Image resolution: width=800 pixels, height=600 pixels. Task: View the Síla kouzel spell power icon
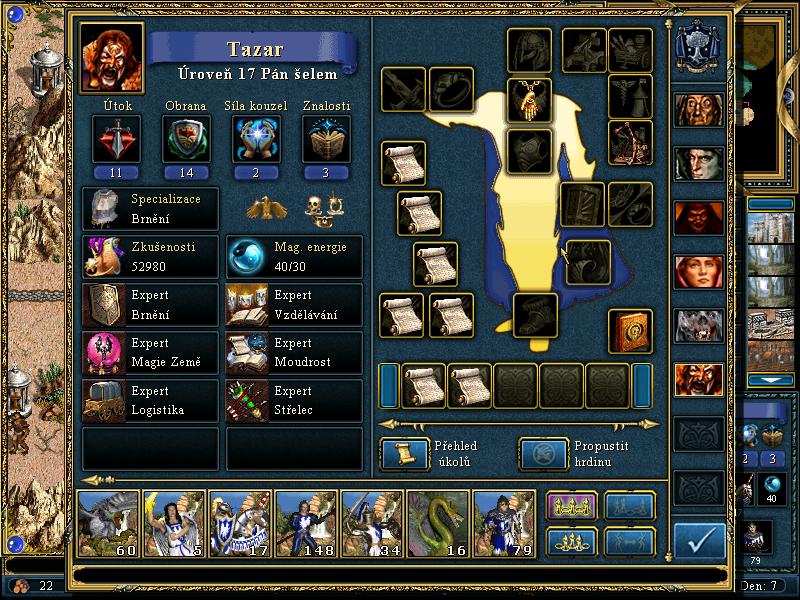coord(257,138)
